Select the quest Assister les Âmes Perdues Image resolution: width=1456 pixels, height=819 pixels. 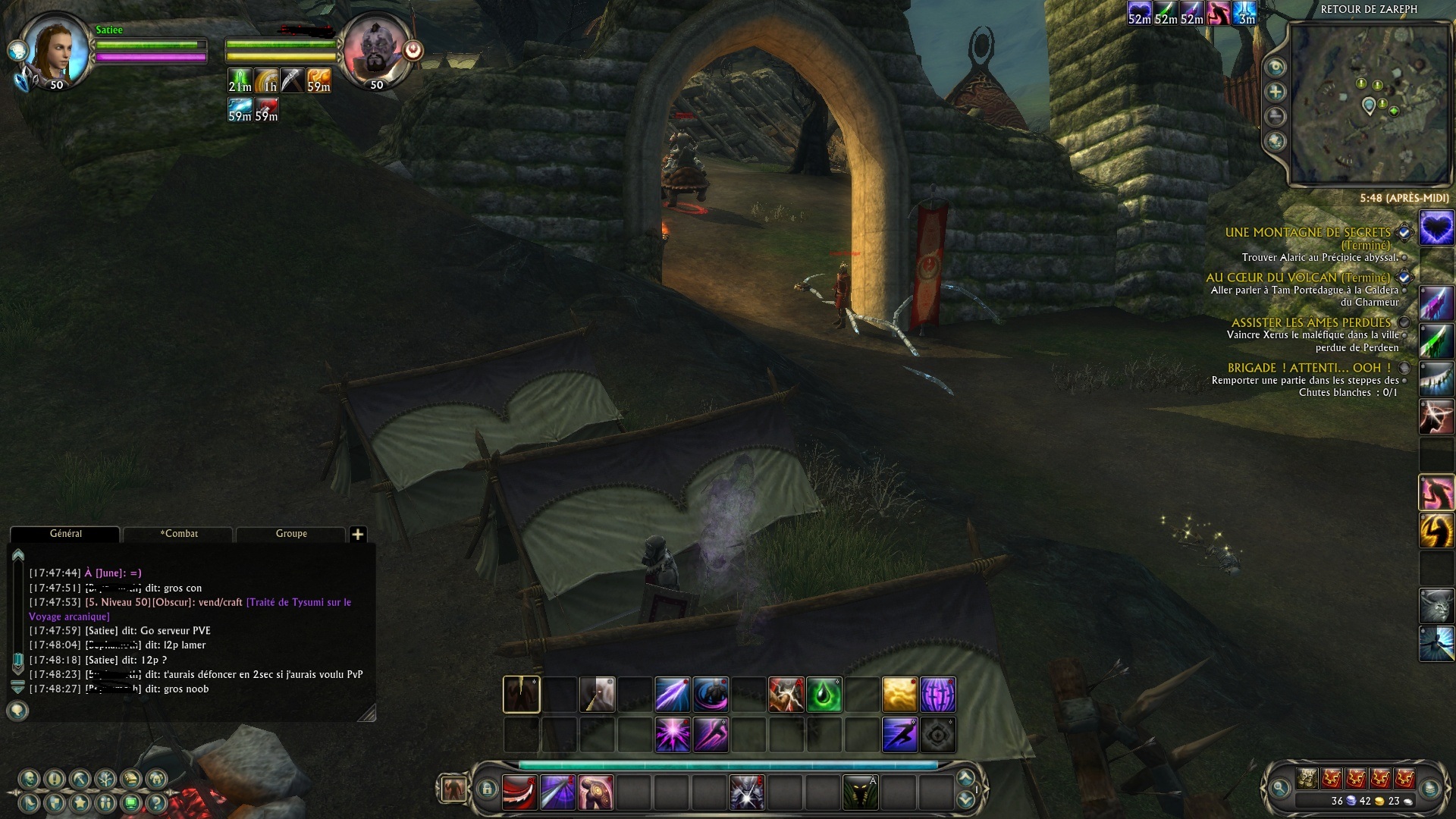(1310, 323)
